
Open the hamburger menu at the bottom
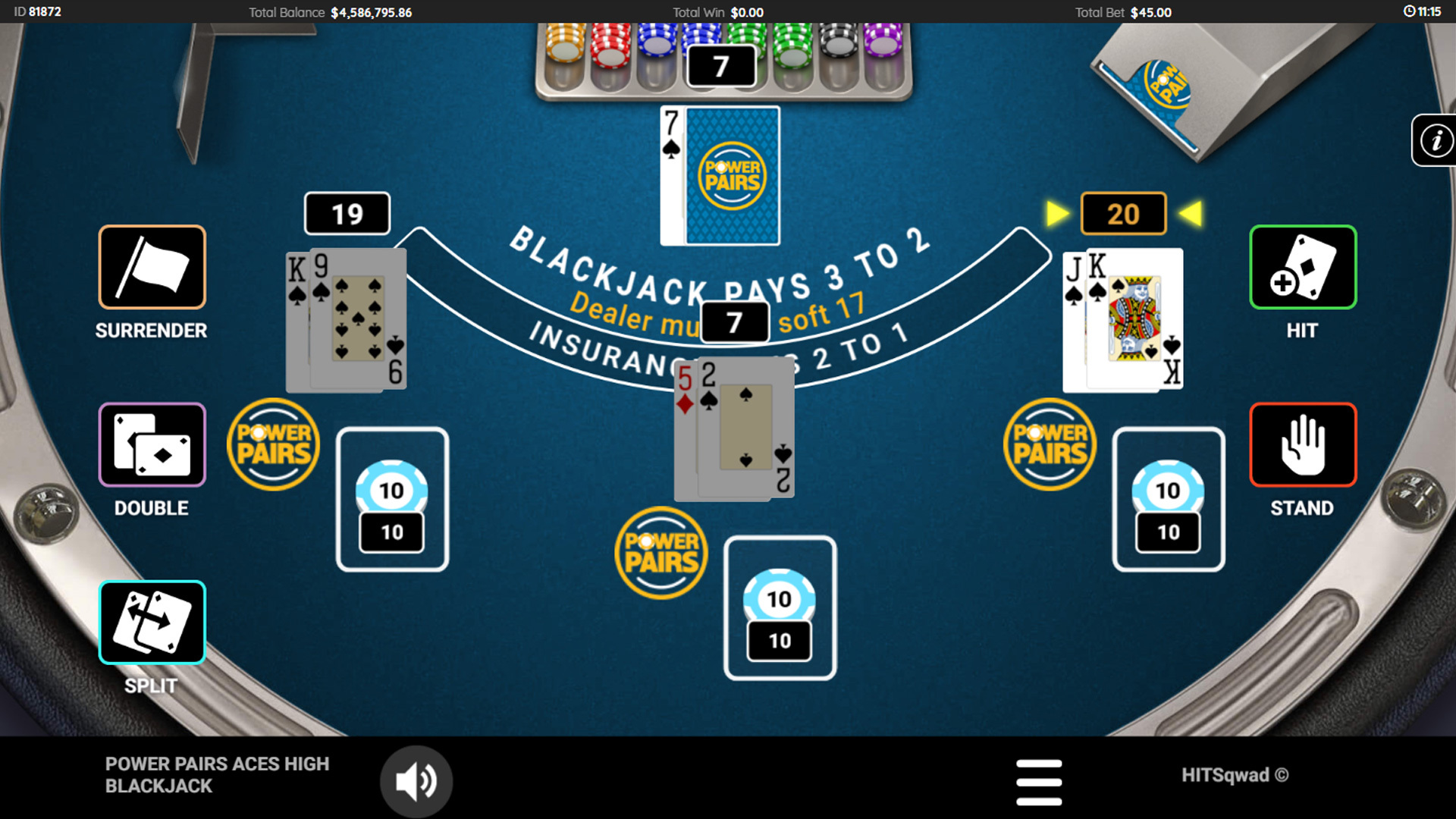[1040, 780]
